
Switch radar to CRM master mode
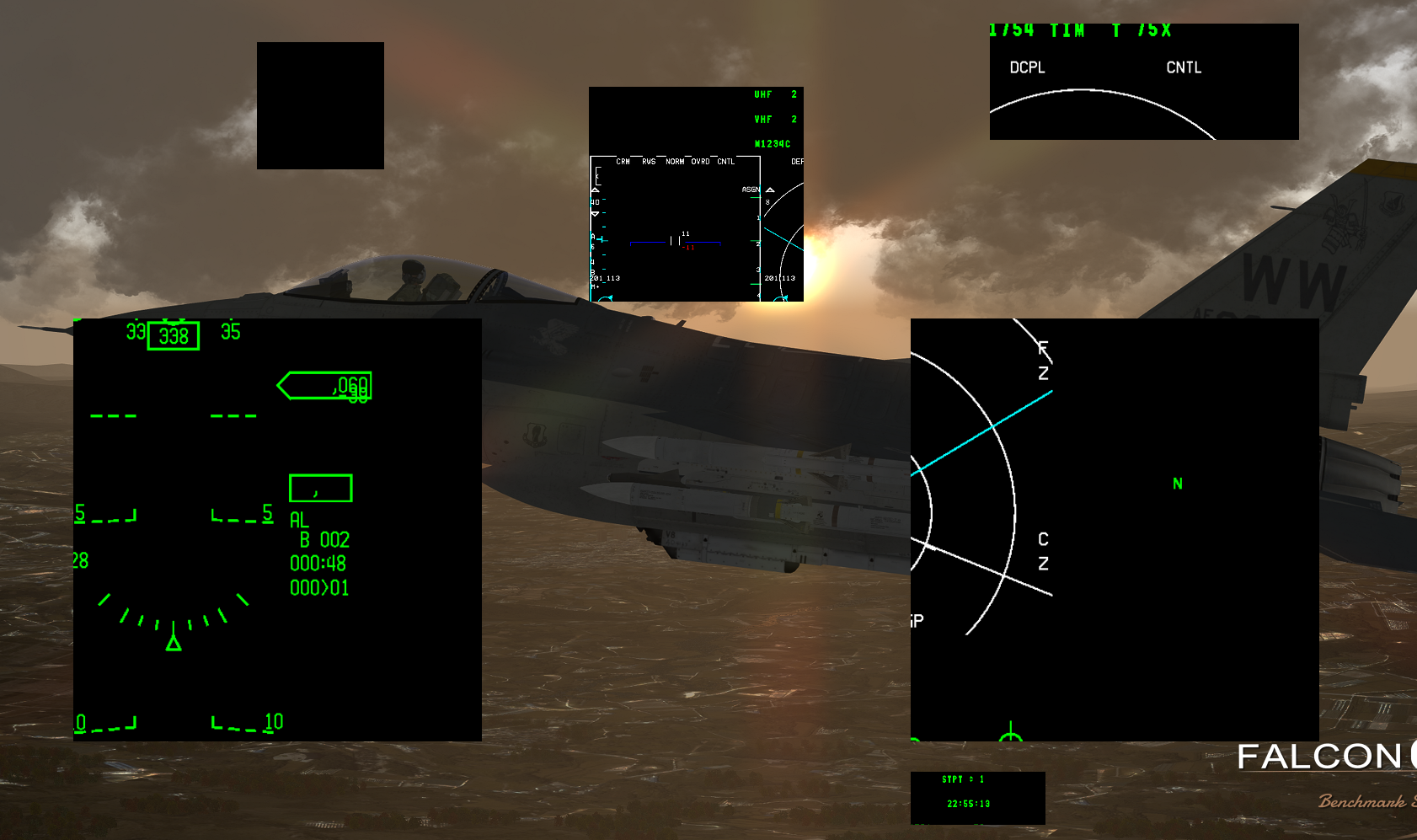pos(623,162)
